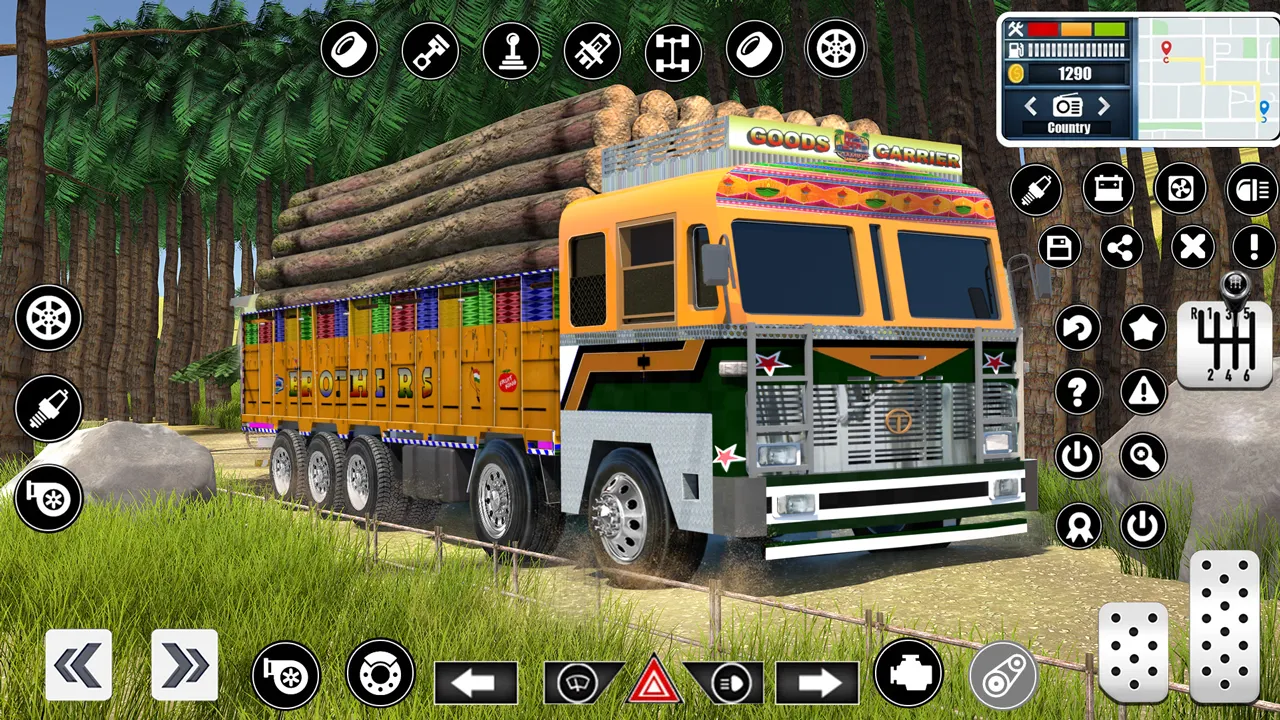Screen dimensions: 1280x720
Task: Select the wheel rim upgrade icon
Action: coord(835,50)
